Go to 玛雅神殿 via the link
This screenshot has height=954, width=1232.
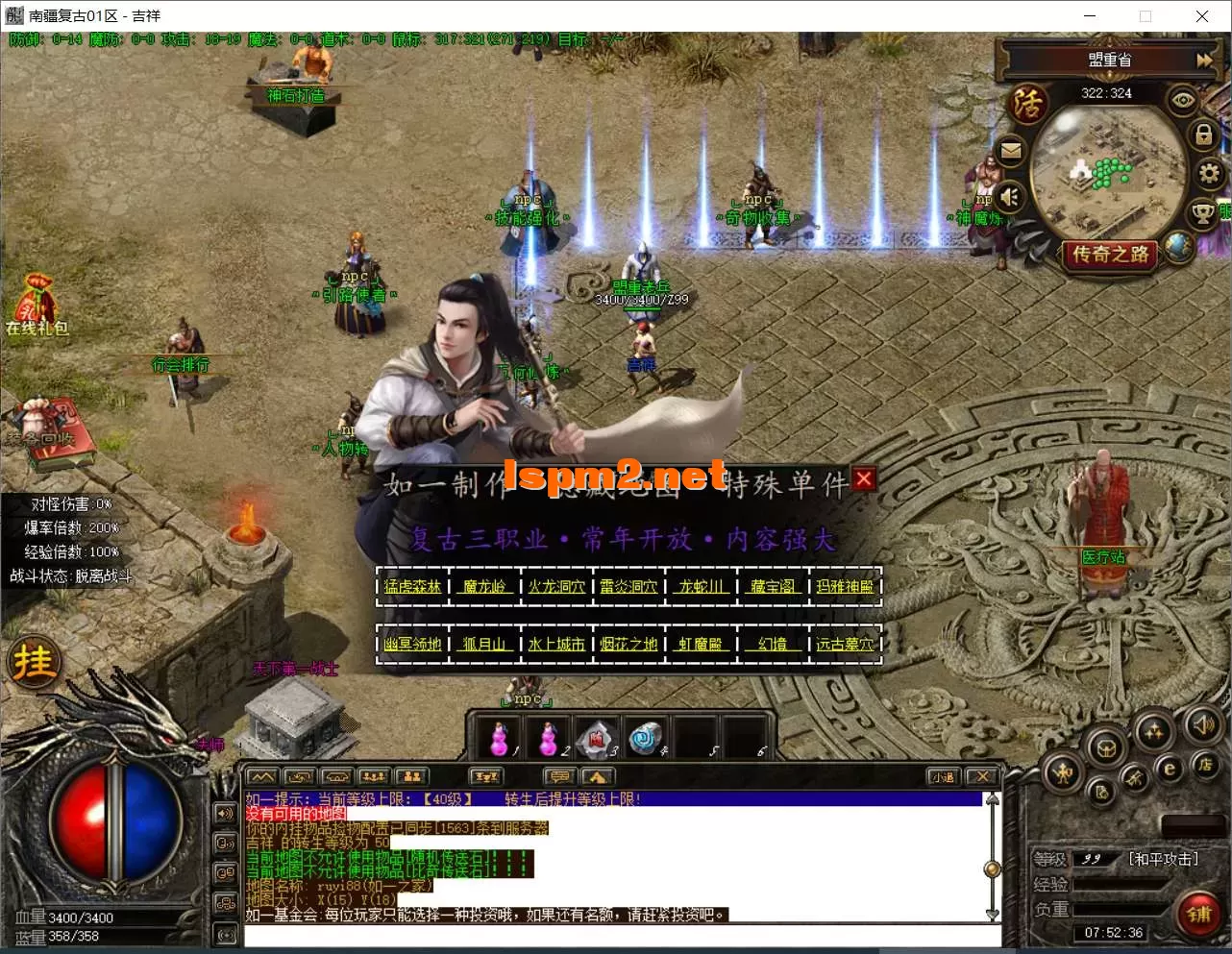point(845,586)
